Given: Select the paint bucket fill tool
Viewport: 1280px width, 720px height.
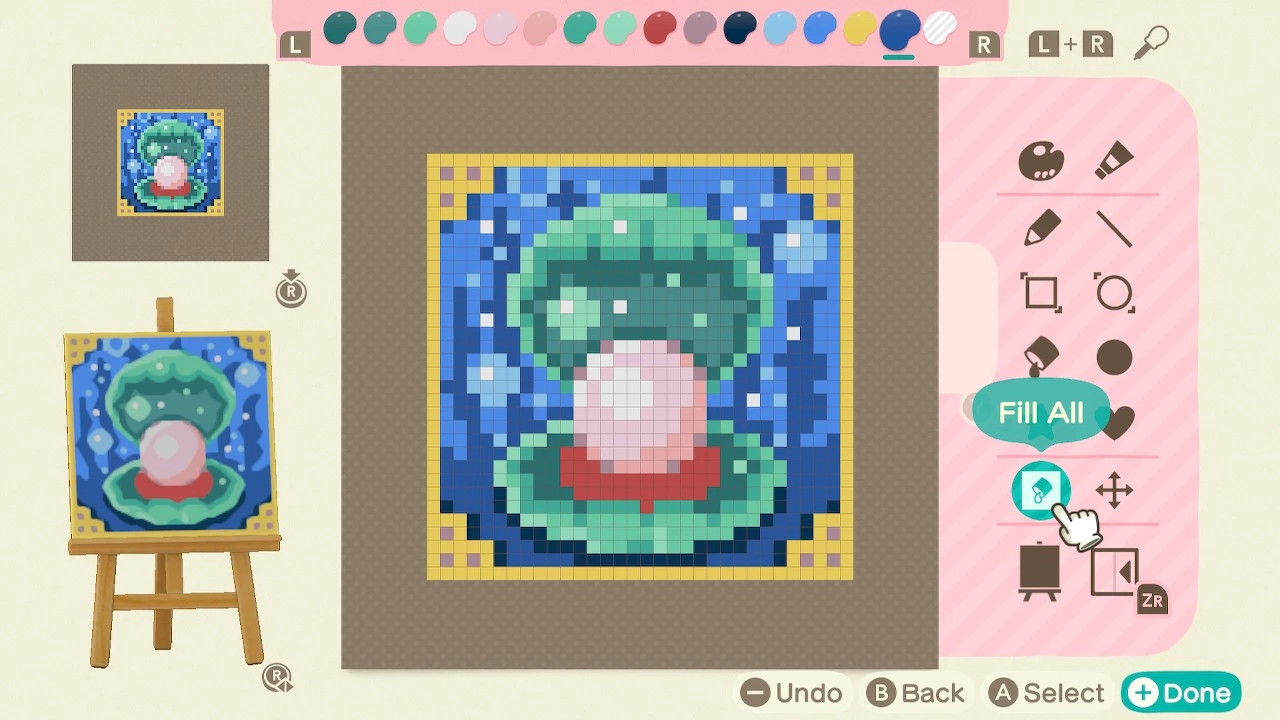Looking at the screenshot, I should (1040, 356).
